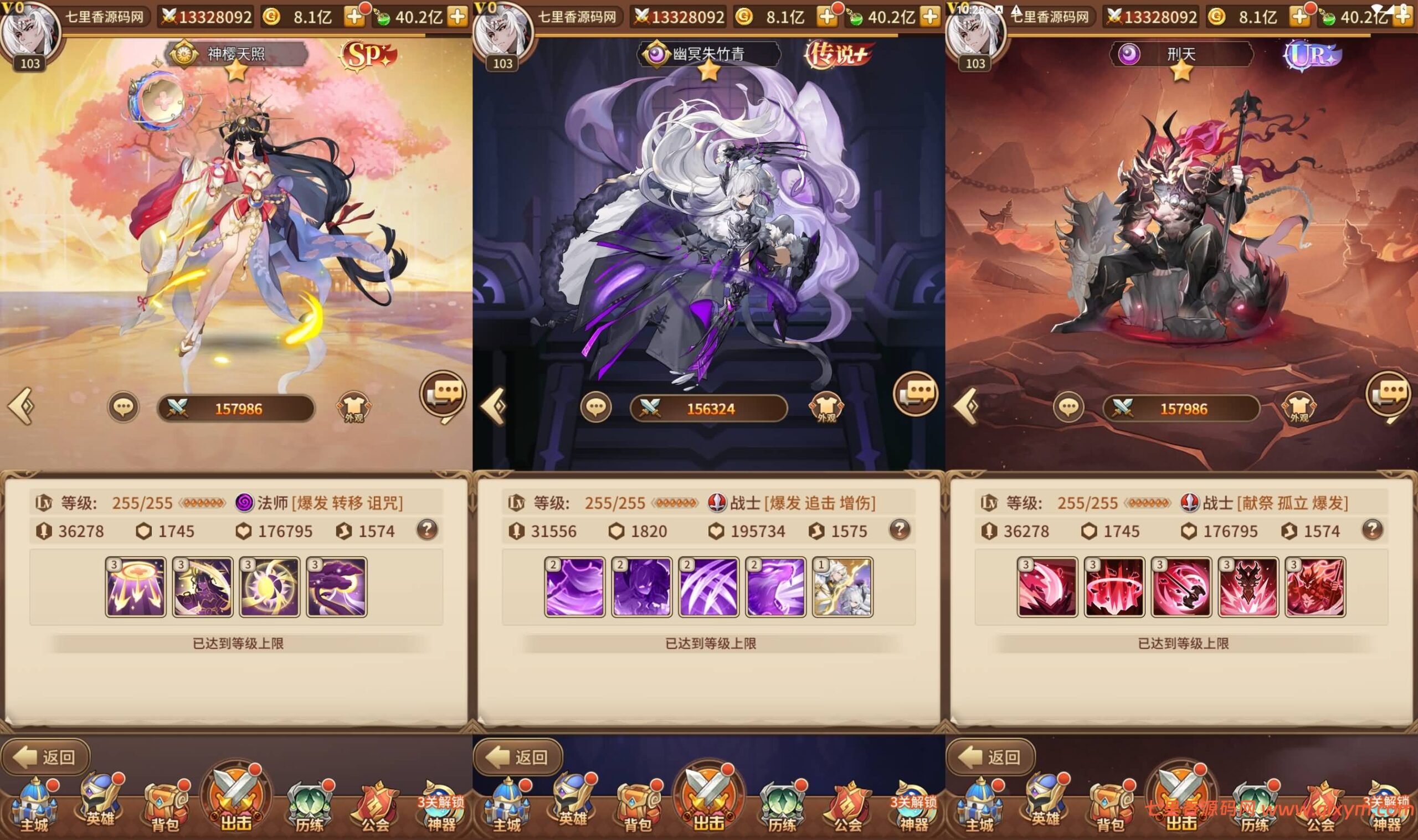Click 返回 back button below 幽冥朱竹青's panel

click(518, 756)
